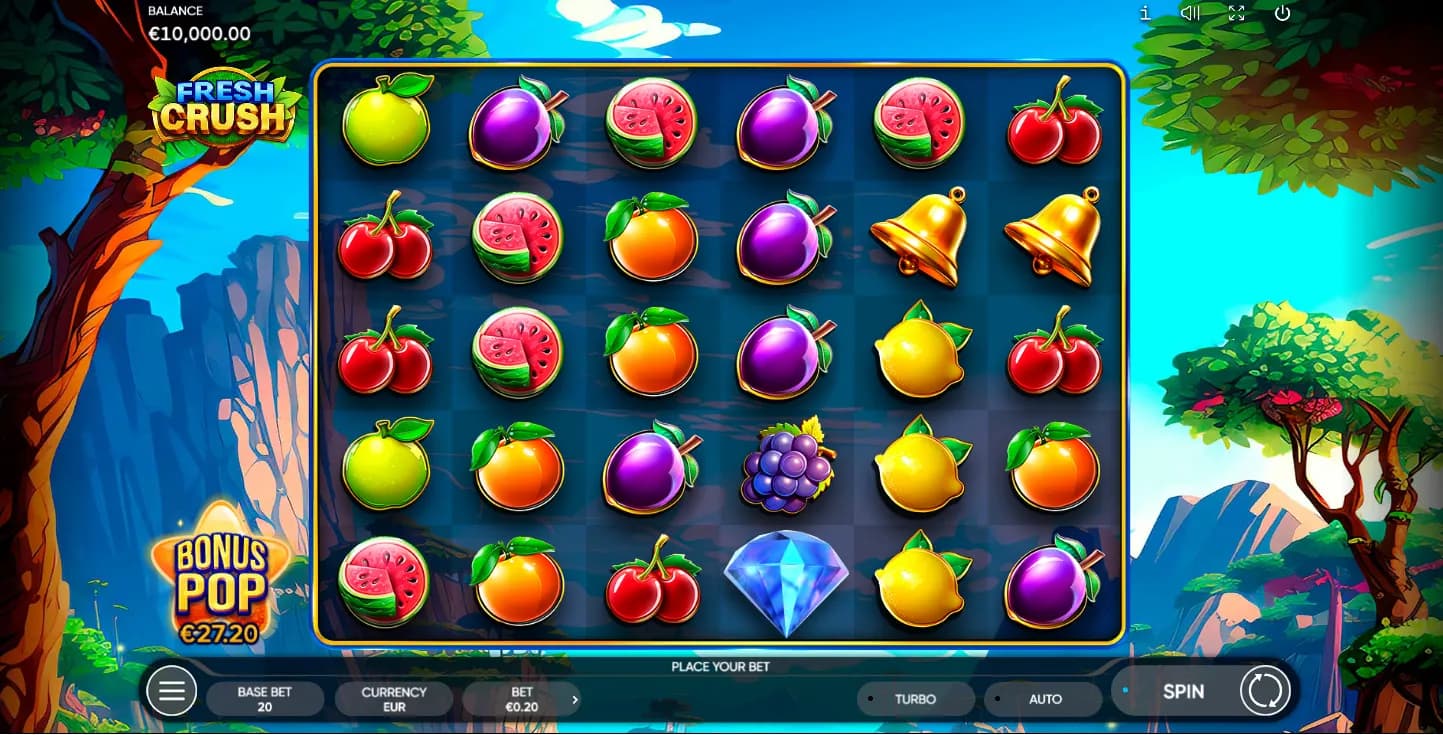Change the BASE BET value
The image size is (1443, 735).
(265, 699)
